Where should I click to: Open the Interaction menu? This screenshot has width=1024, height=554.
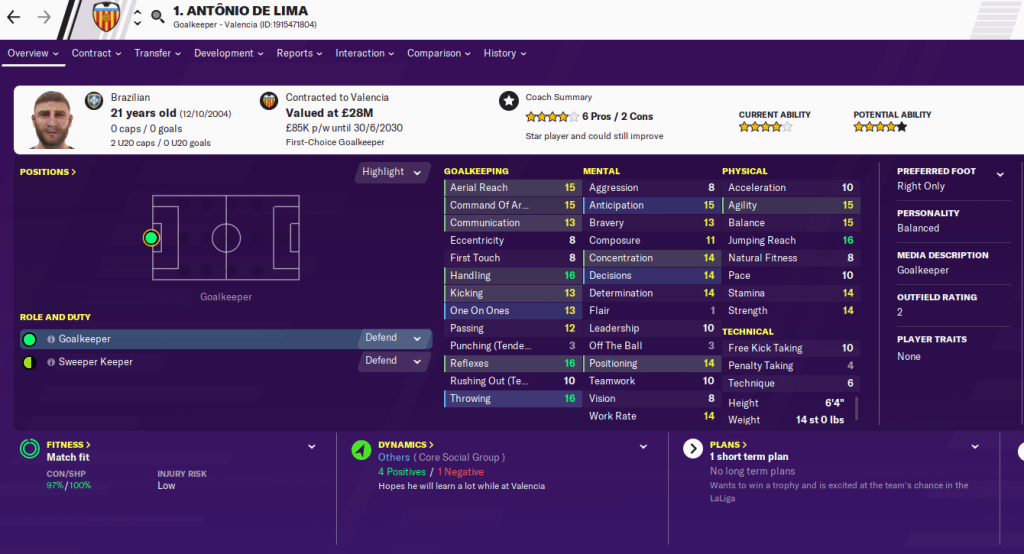(365, 53)
